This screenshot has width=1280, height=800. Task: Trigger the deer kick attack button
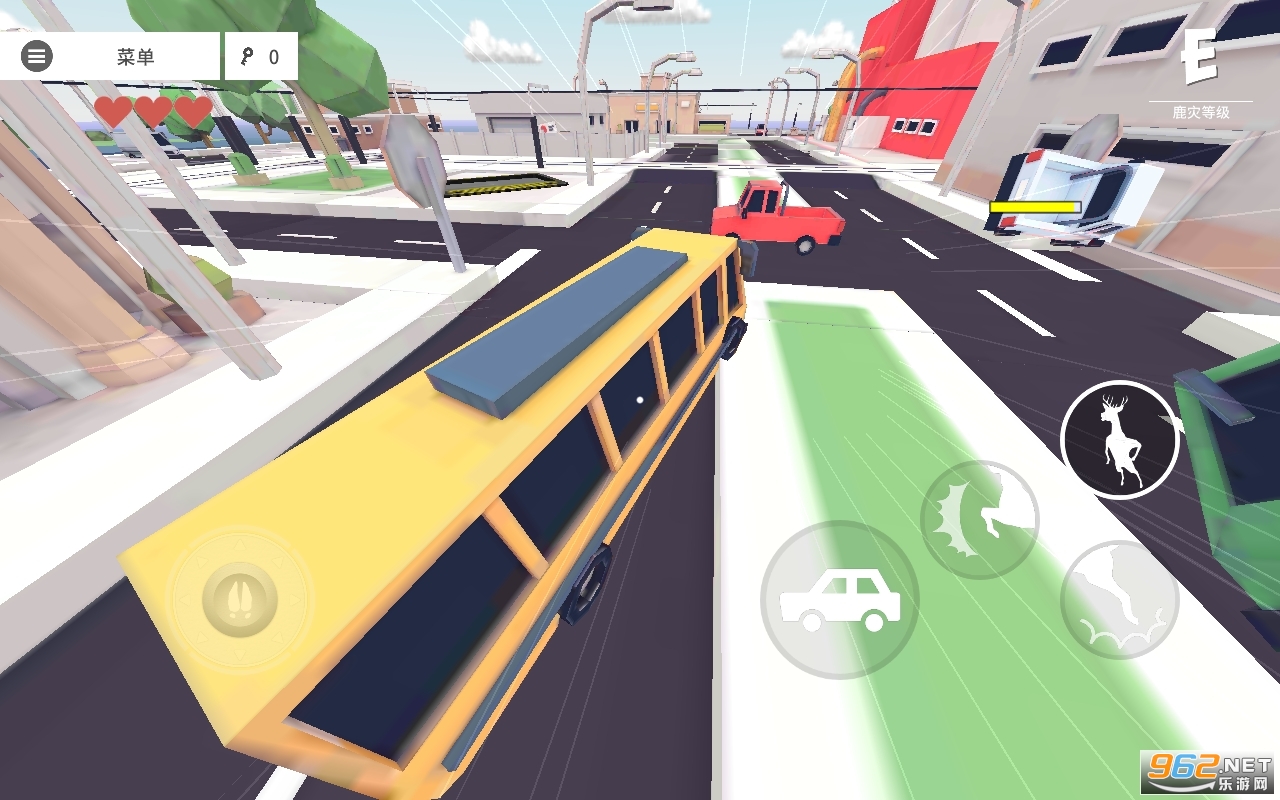tap(979, 519)
